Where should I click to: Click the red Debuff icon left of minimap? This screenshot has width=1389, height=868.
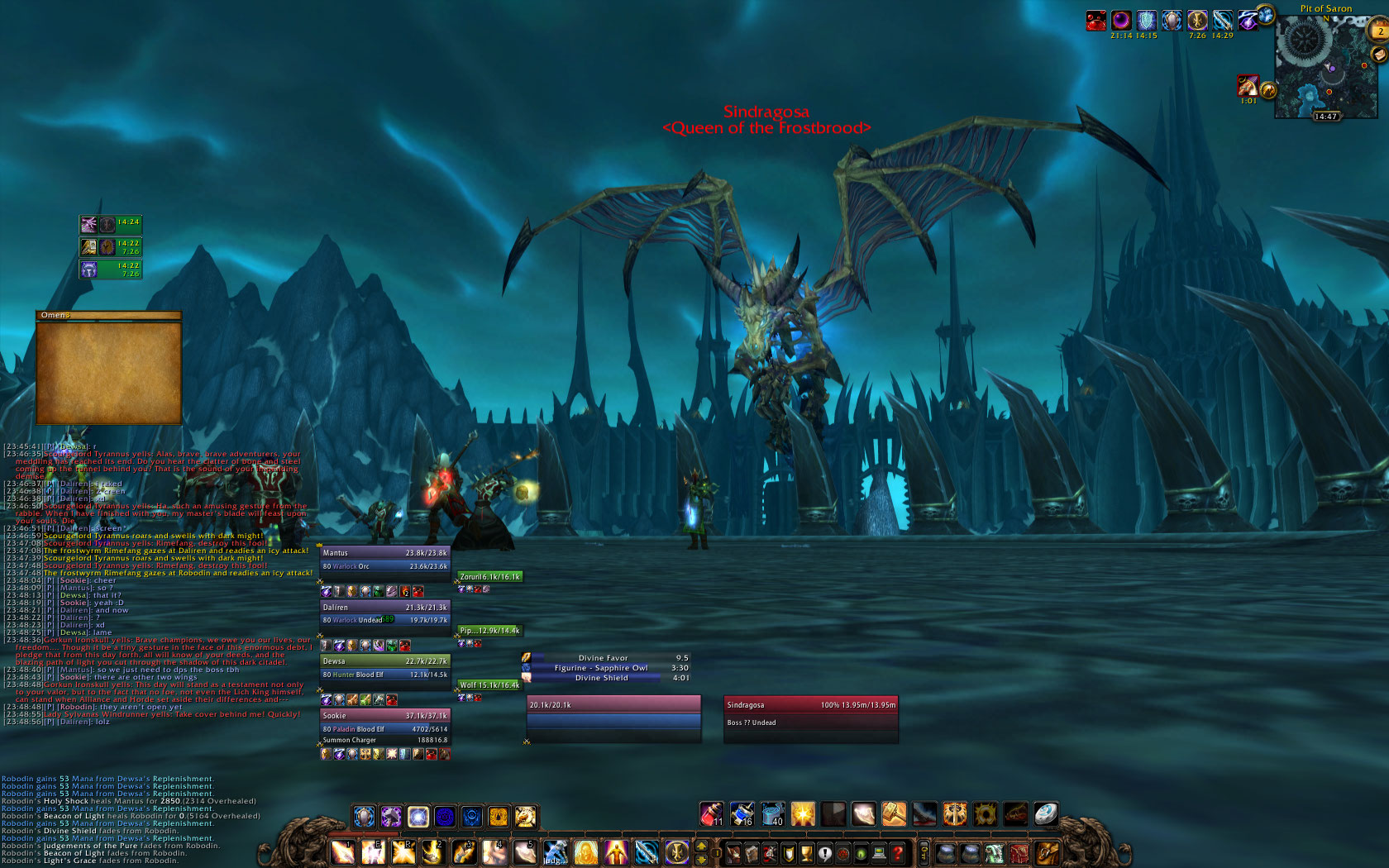coord(1246,85)
